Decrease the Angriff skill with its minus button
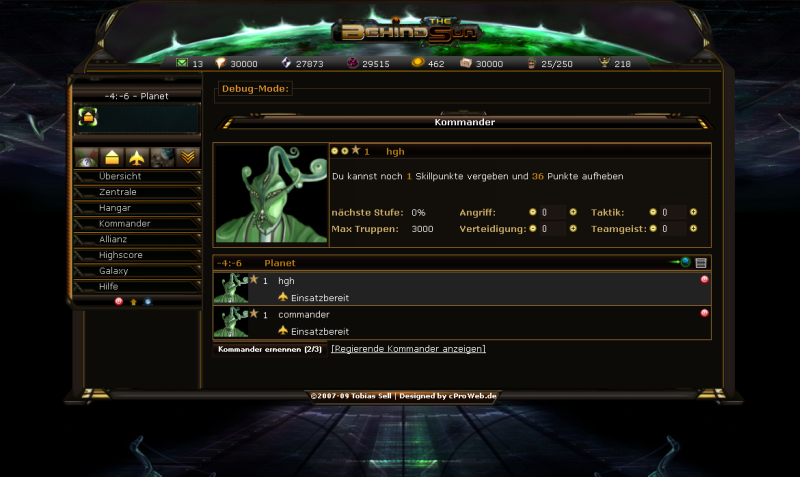The height and width of the screenshot is (477, 800). (533, 212)
